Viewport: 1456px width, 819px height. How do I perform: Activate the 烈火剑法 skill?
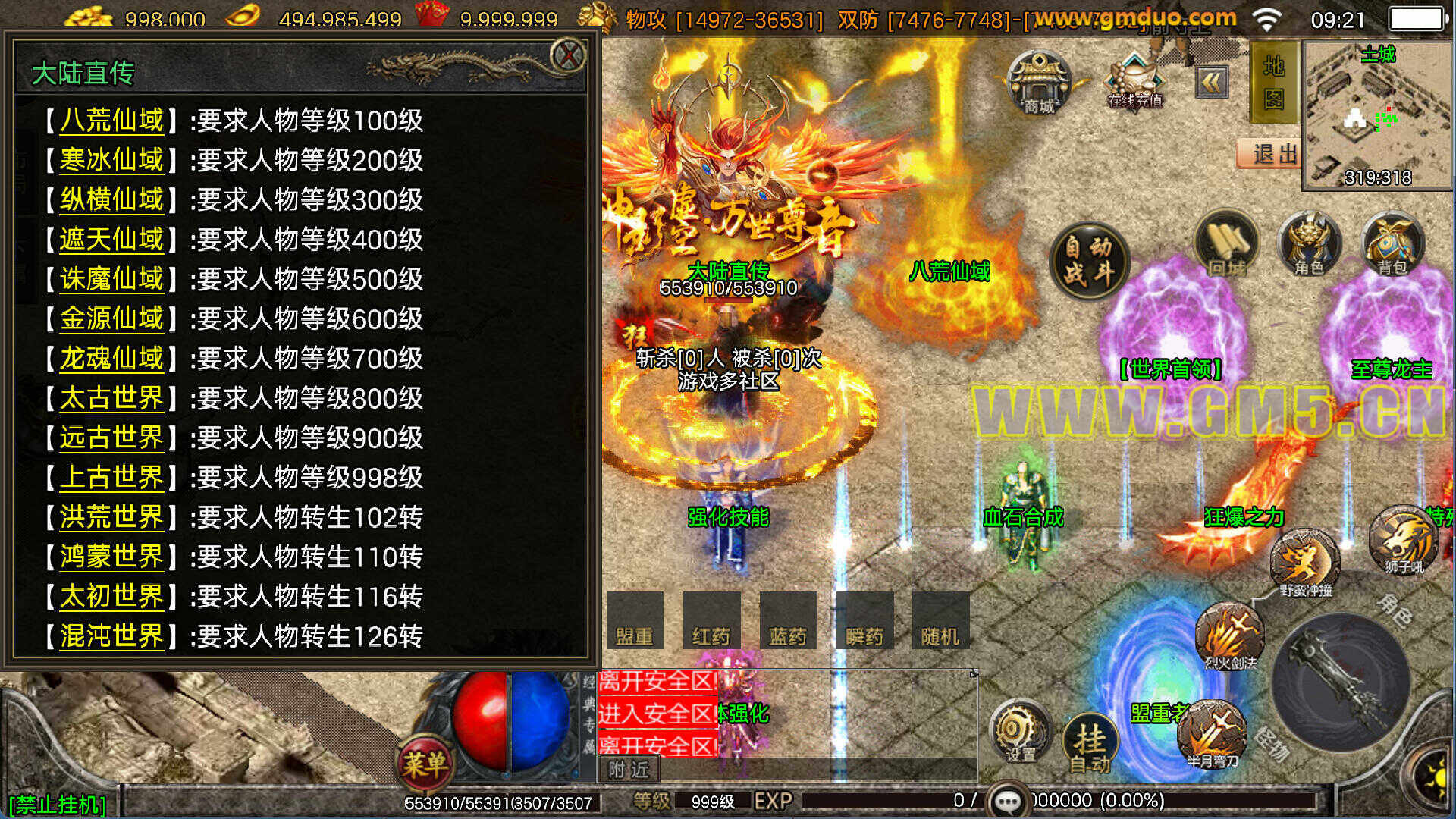(x=1229, y=635)
